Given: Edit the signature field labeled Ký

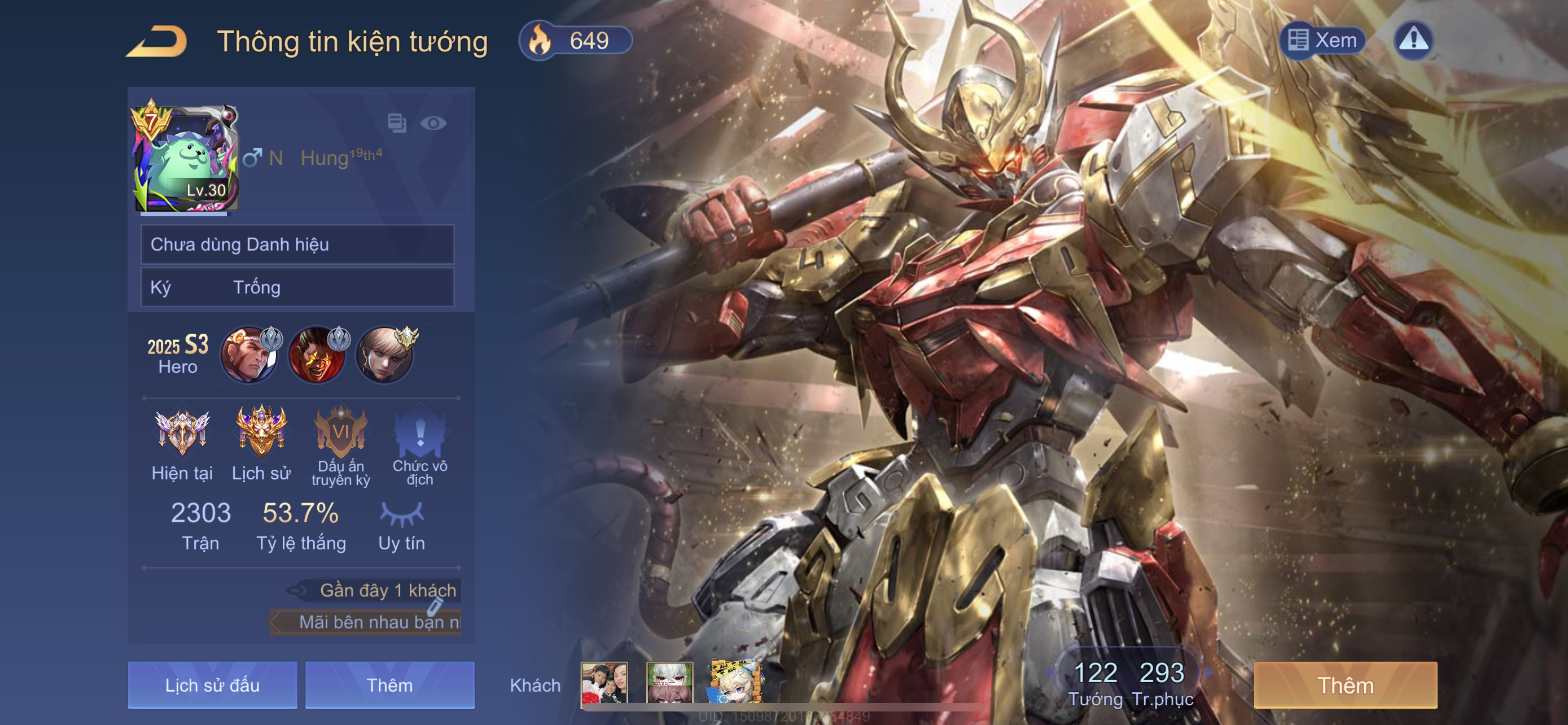Looking at the screenshot, I should [x=297, y=287].
